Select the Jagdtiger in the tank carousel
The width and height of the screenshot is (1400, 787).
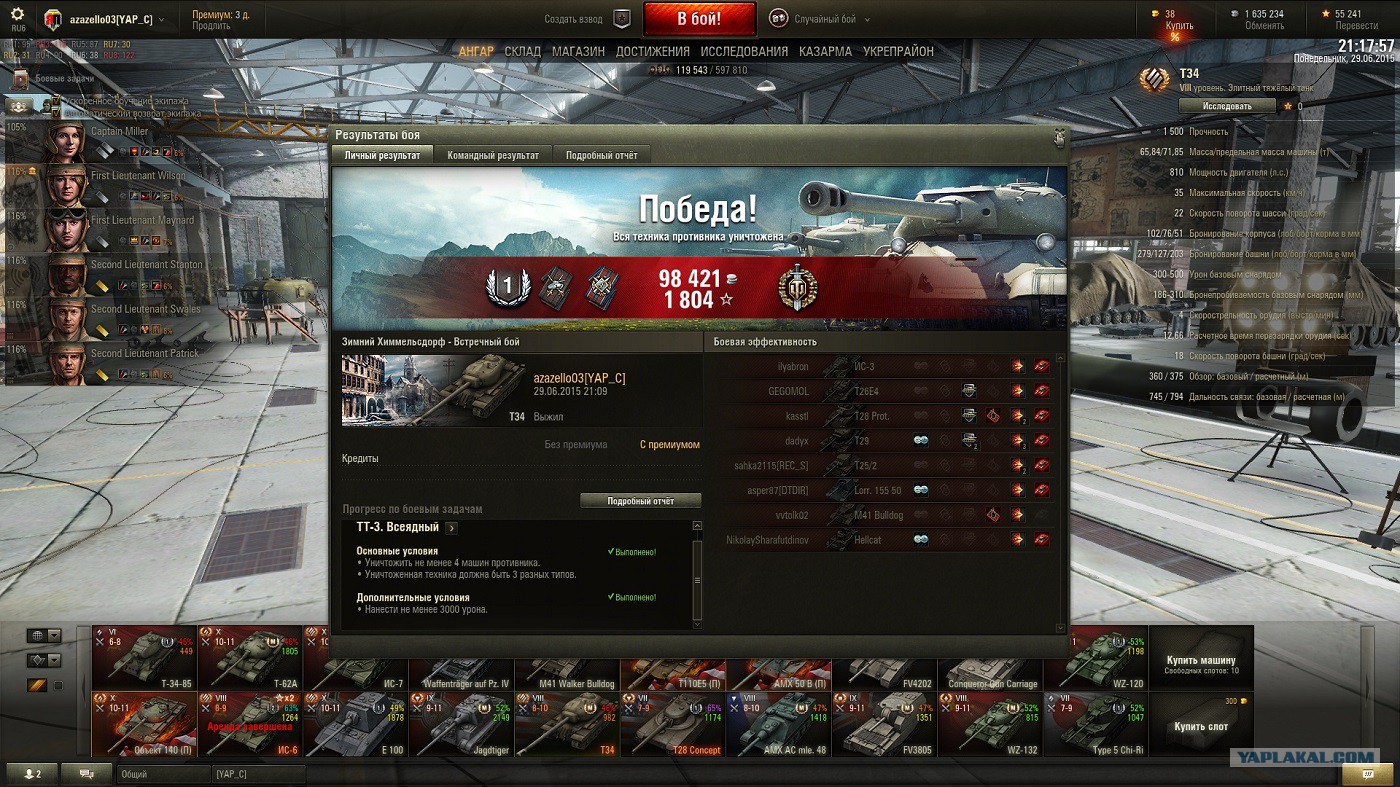(x=461, y=724)
